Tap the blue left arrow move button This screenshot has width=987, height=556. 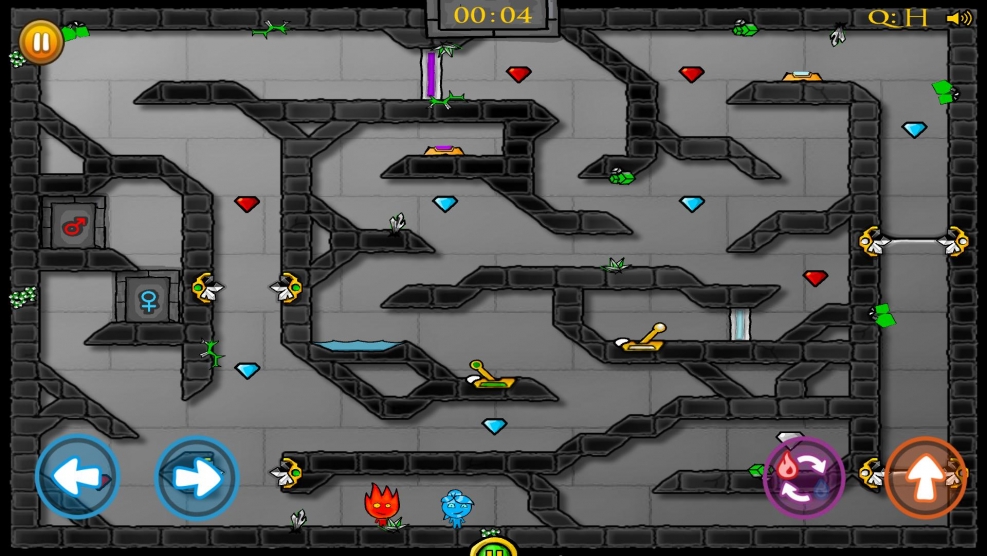pos(77,477)
